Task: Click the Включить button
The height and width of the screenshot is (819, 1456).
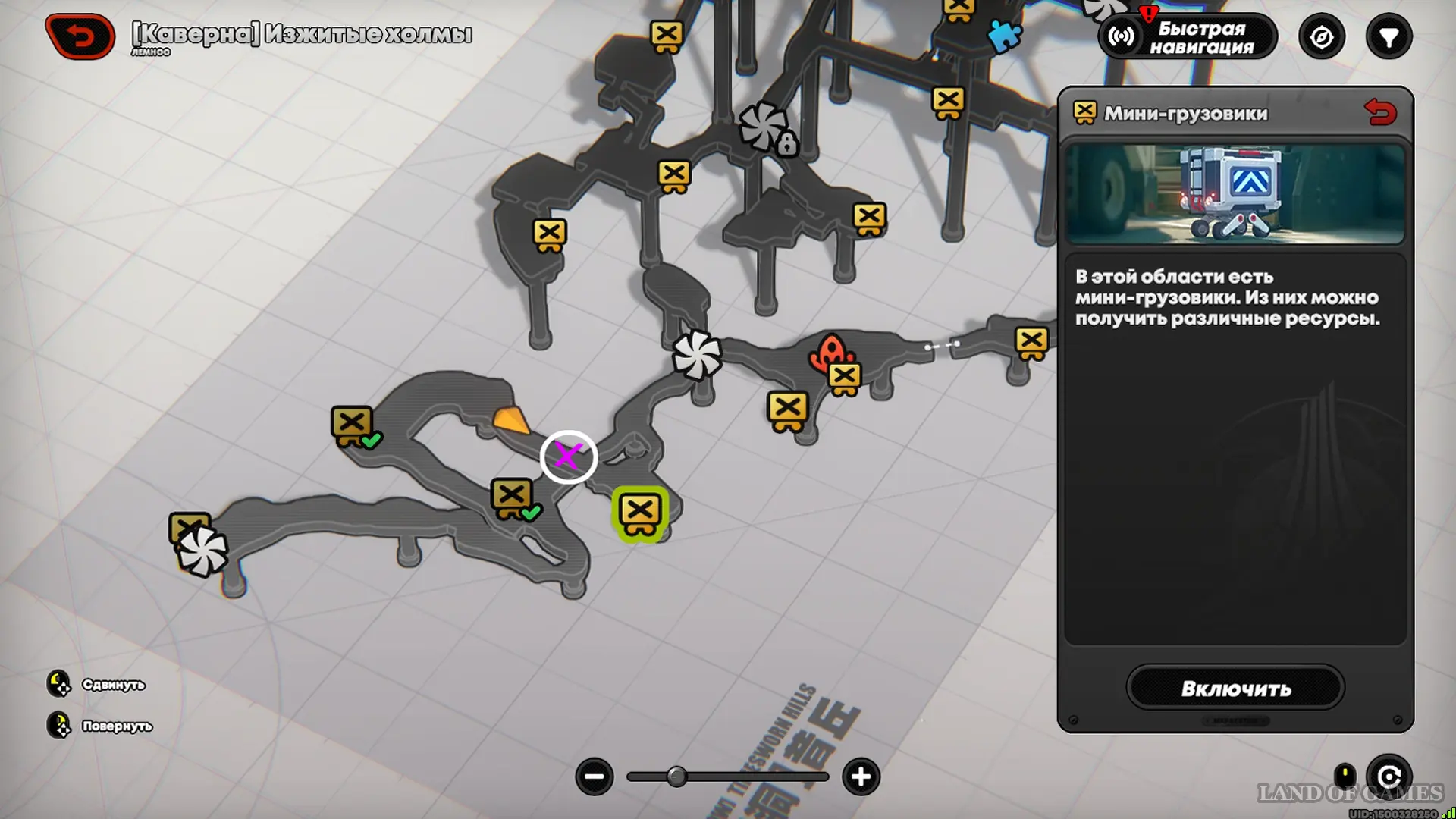Action: [1235, 688]
